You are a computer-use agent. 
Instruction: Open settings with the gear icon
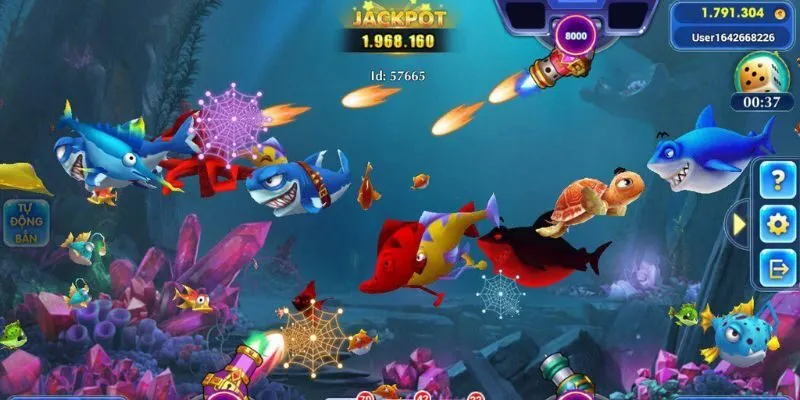coord(777,223)
